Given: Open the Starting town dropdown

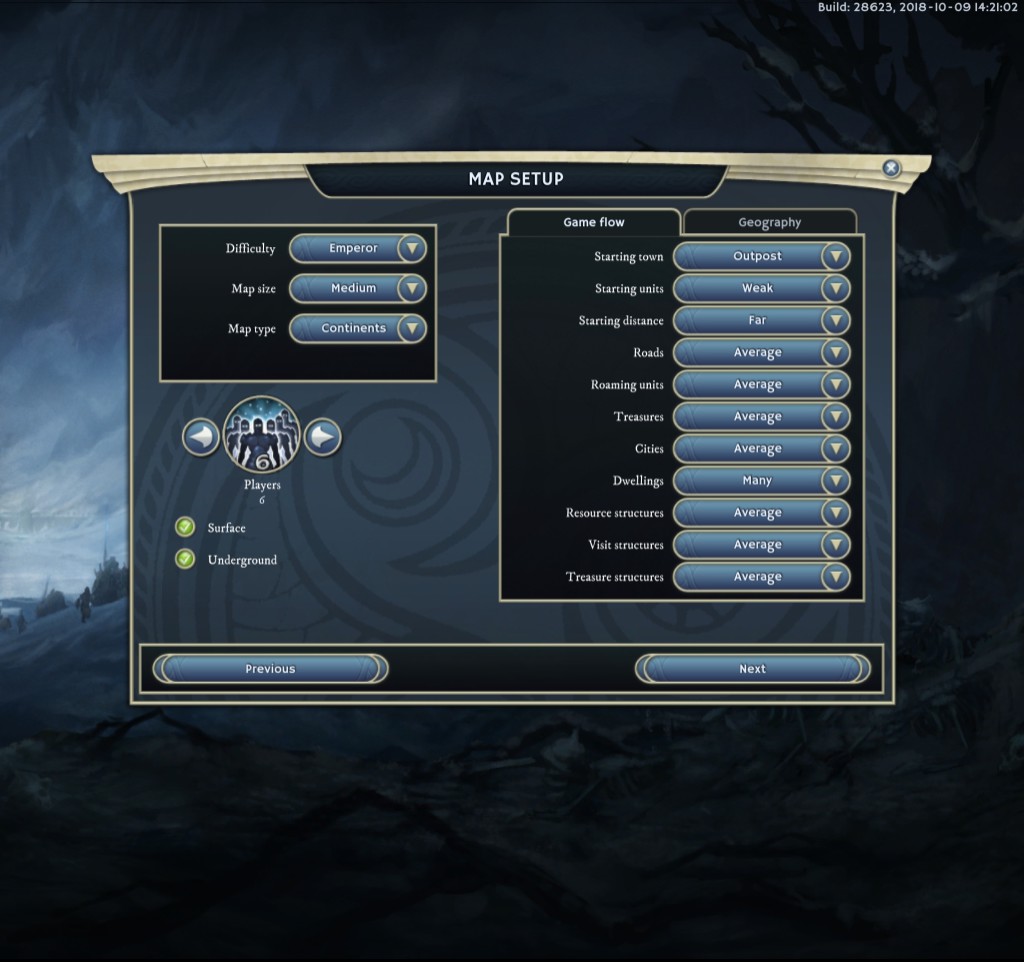Looking at the screenshot, I should [762, 257].
